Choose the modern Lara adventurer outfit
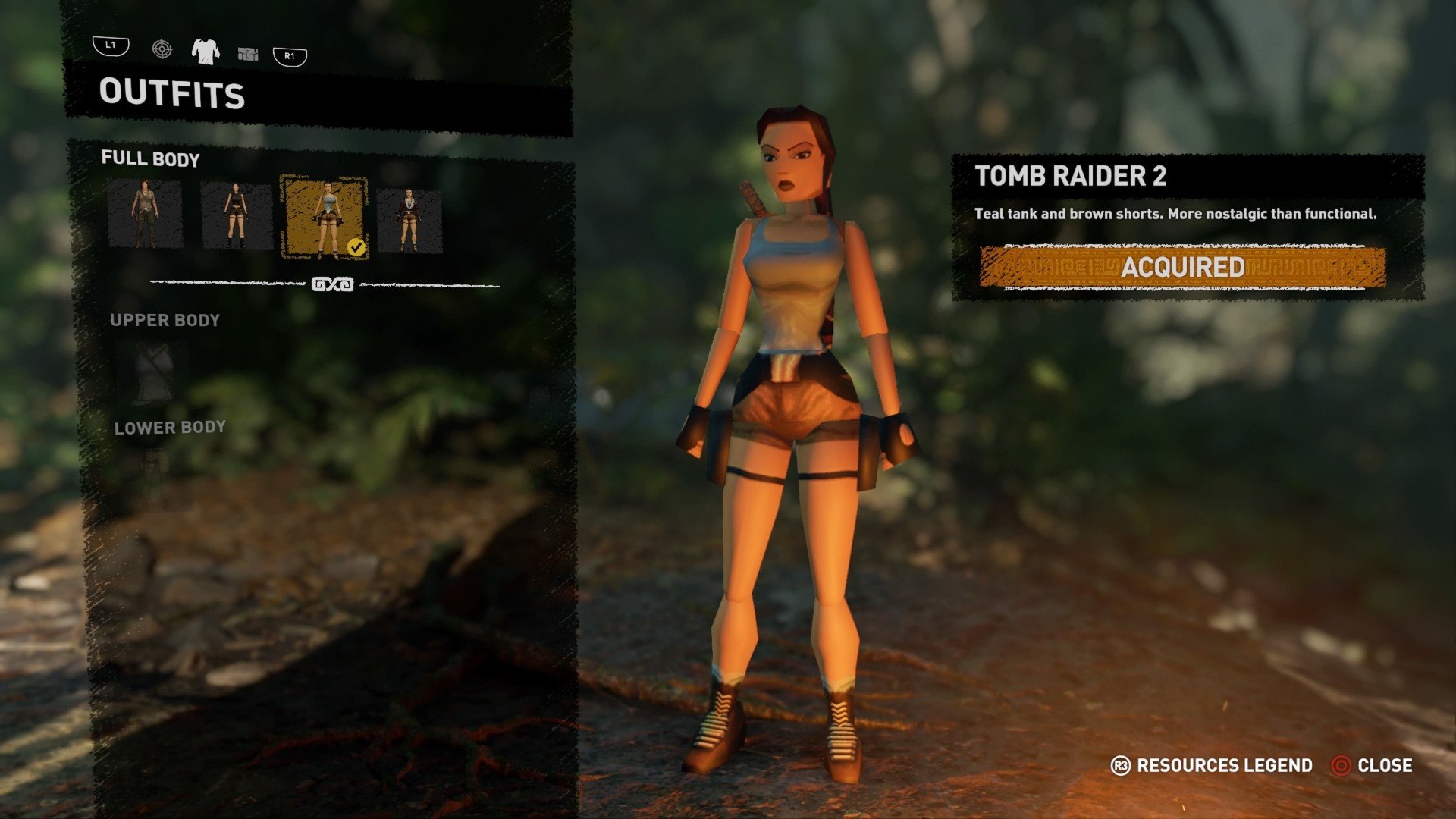This screenshot has height=819, width=1456. coord(145,215)
